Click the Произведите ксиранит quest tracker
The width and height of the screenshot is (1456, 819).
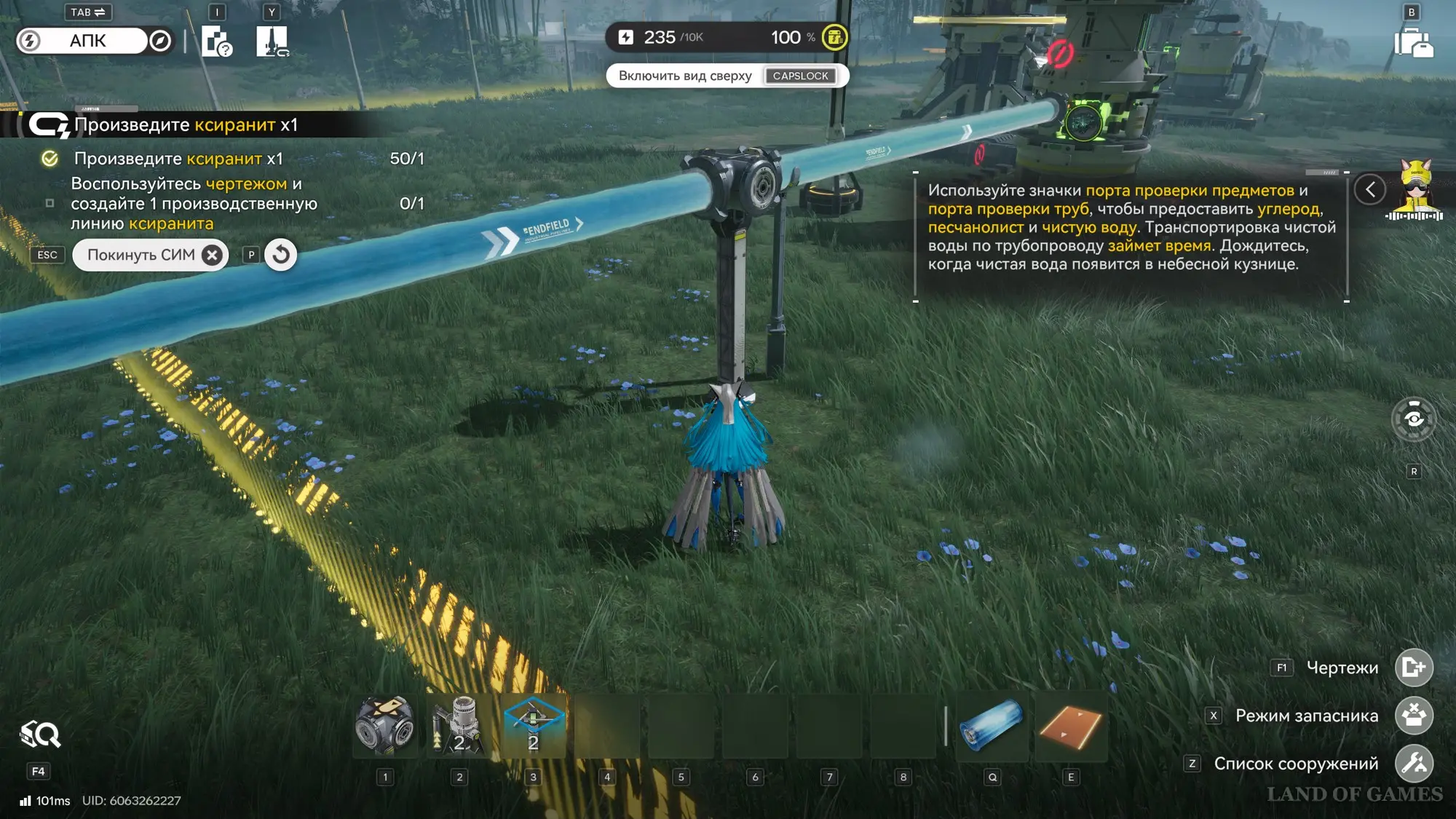(186, 125)
